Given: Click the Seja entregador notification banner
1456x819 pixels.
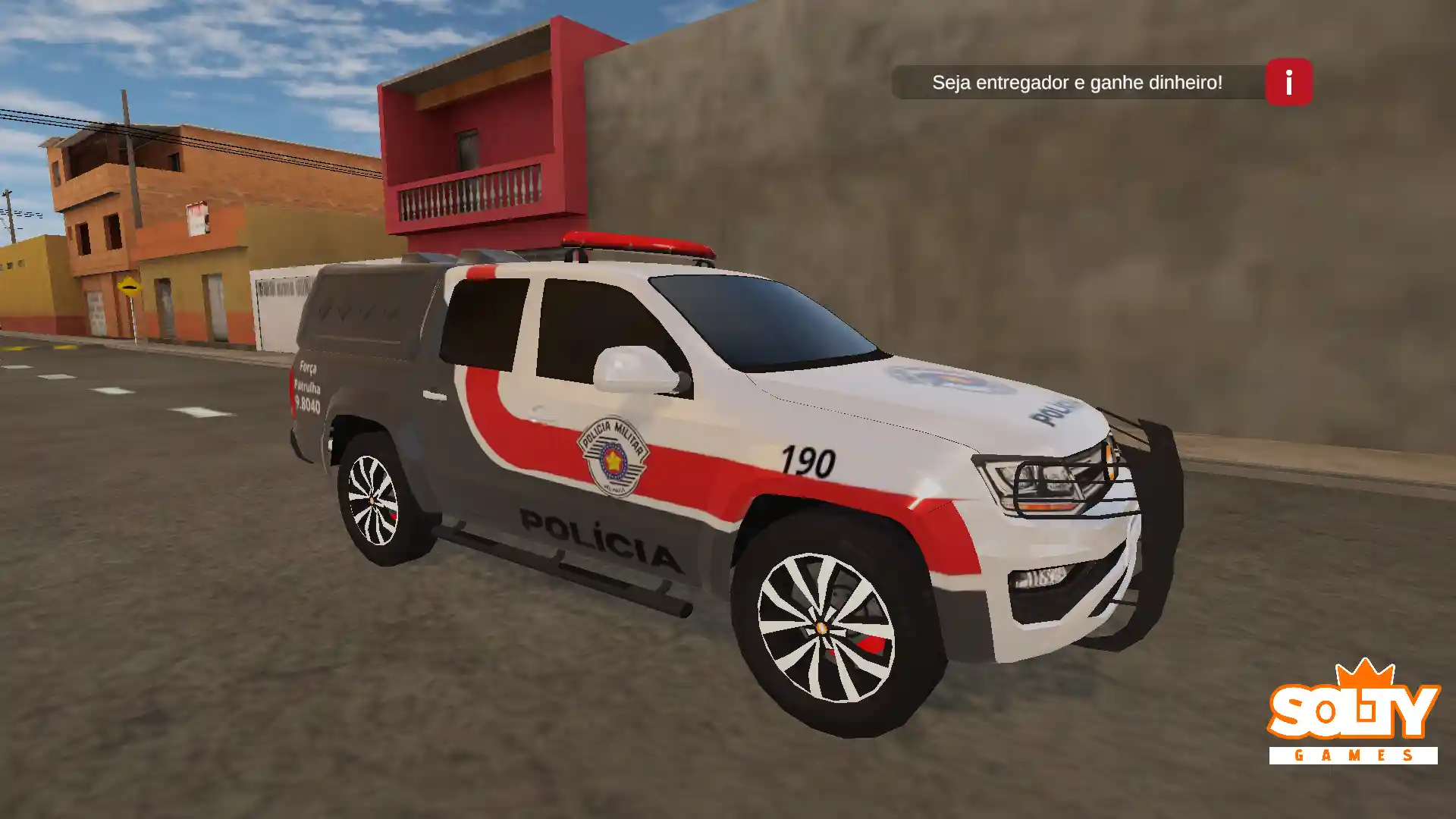Looking at the screenshot, I should 1077,83.
